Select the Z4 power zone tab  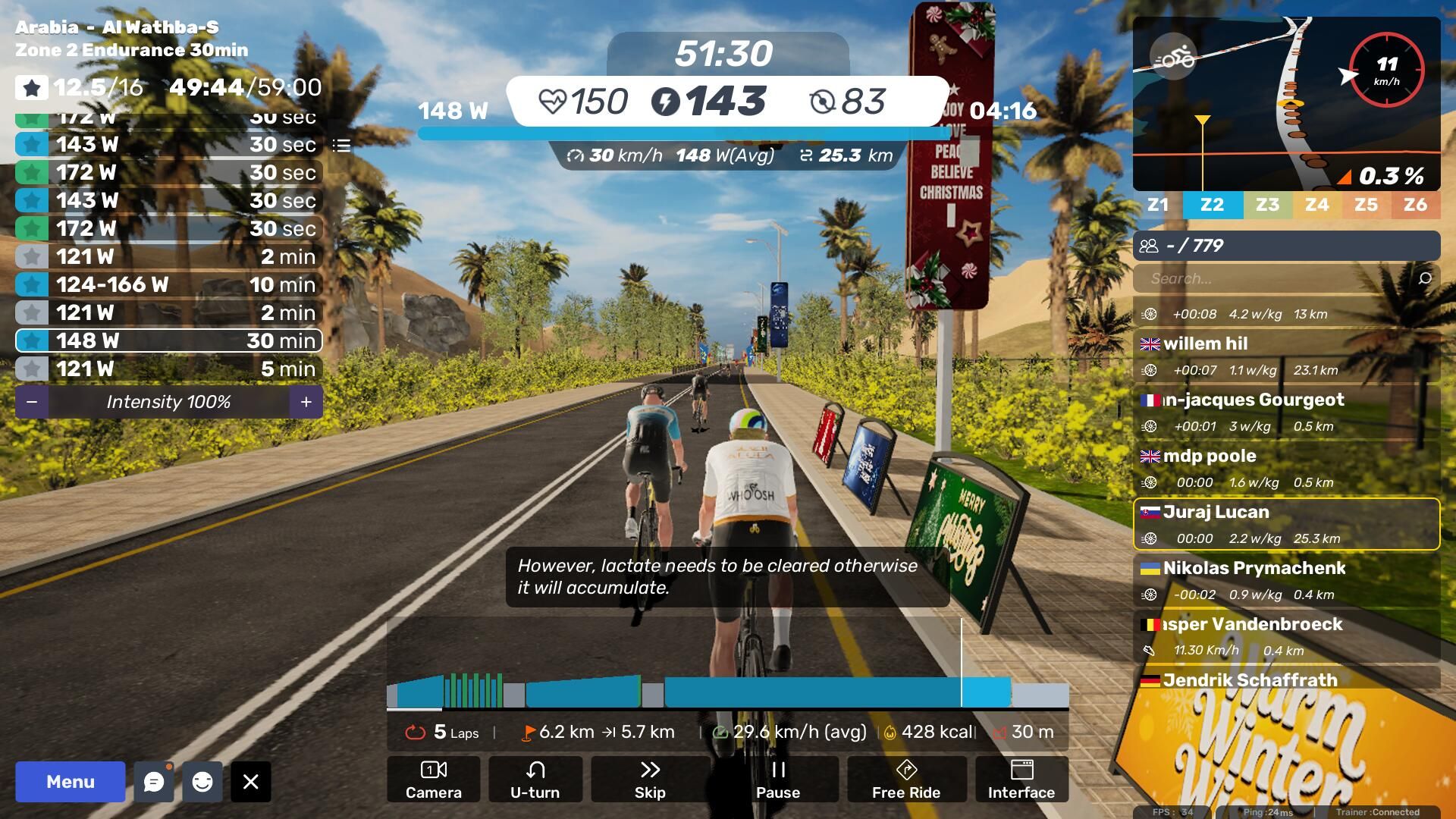pos(1316,205)
